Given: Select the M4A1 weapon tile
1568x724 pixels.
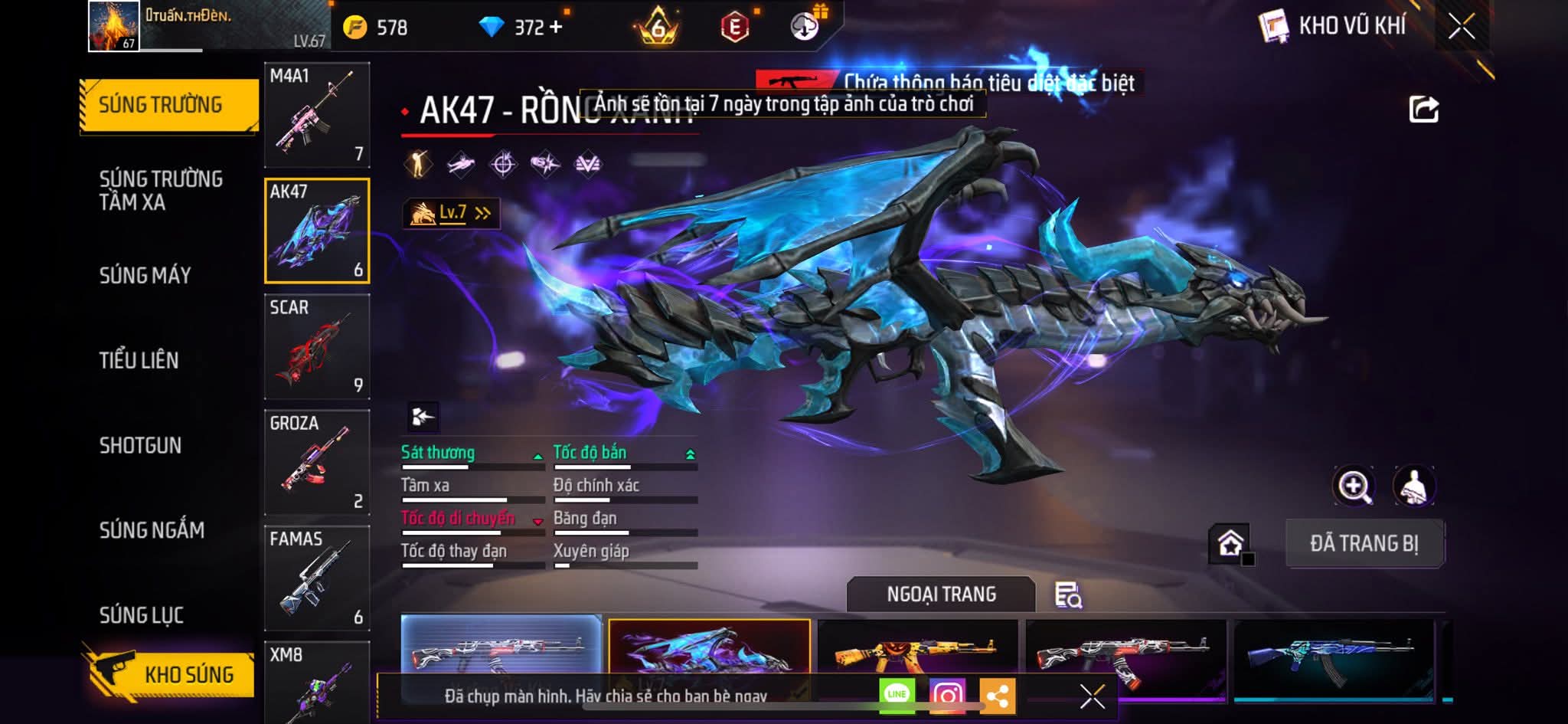Looking at the screenshot, I should click(x=317, y=115).
